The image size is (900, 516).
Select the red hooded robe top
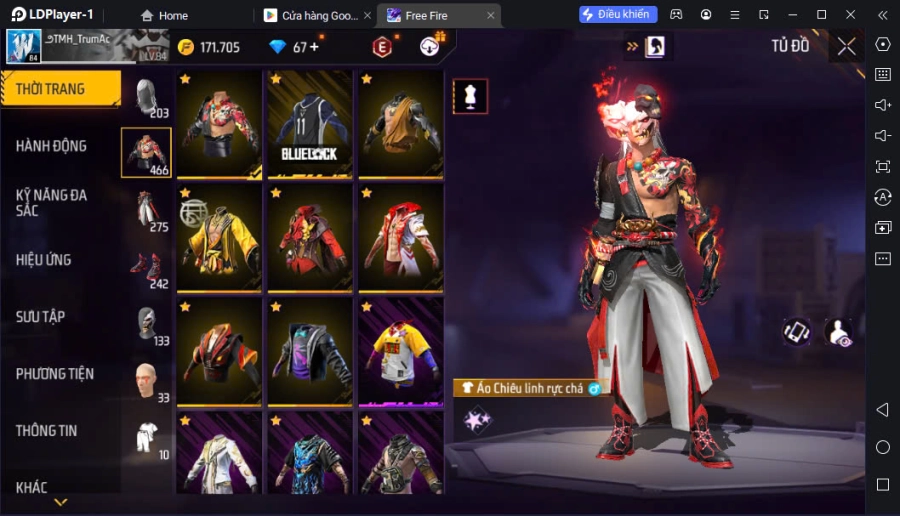click(310, 238)
